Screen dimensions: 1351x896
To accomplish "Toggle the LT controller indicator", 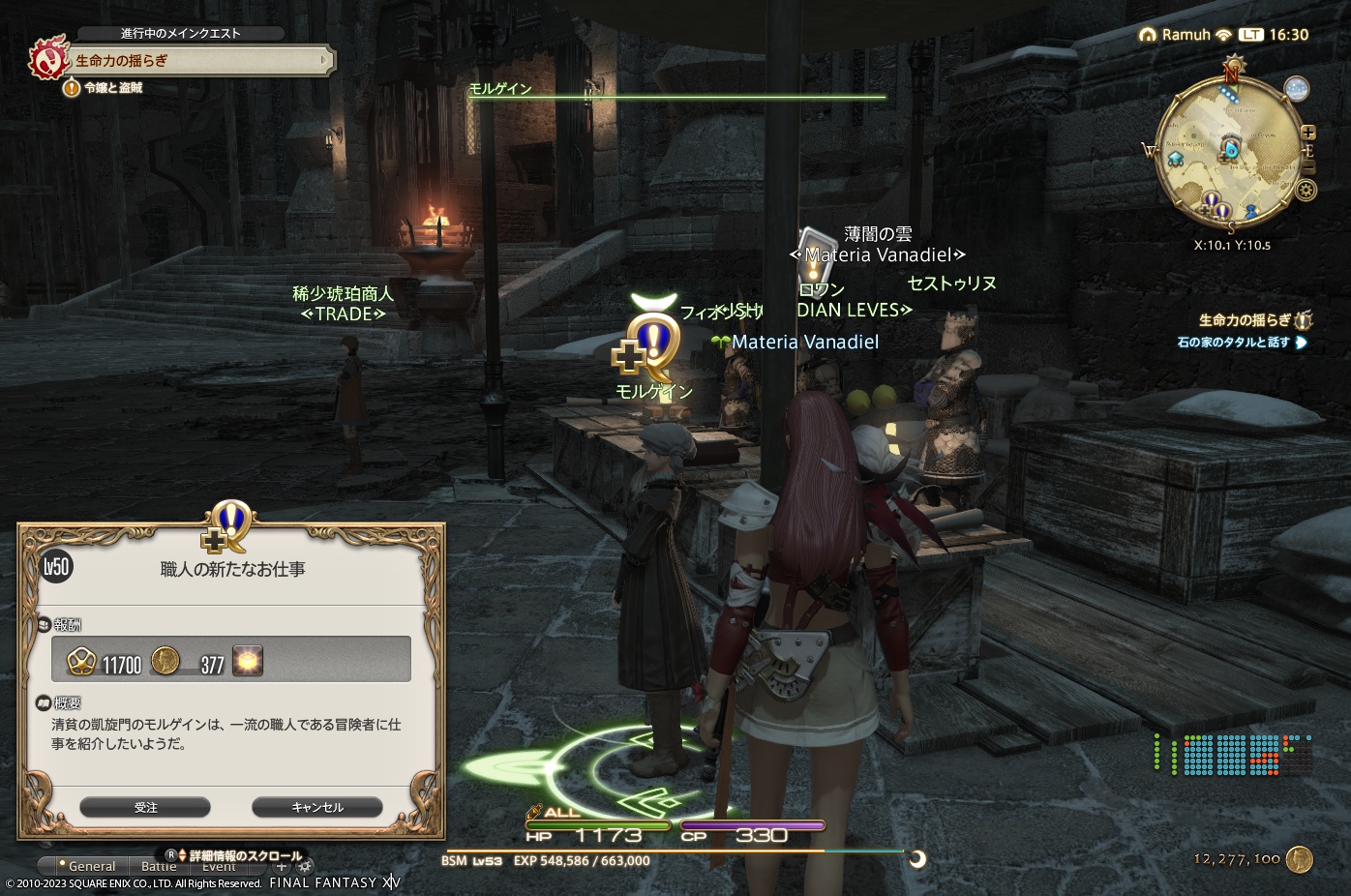I will (x=1251, y=35).
